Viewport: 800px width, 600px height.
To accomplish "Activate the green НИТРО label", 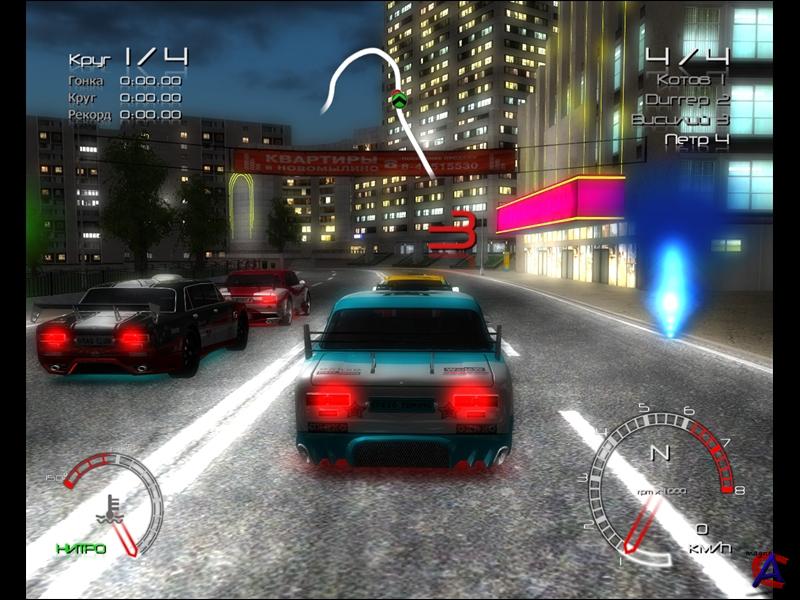I will tap(81, 549).
